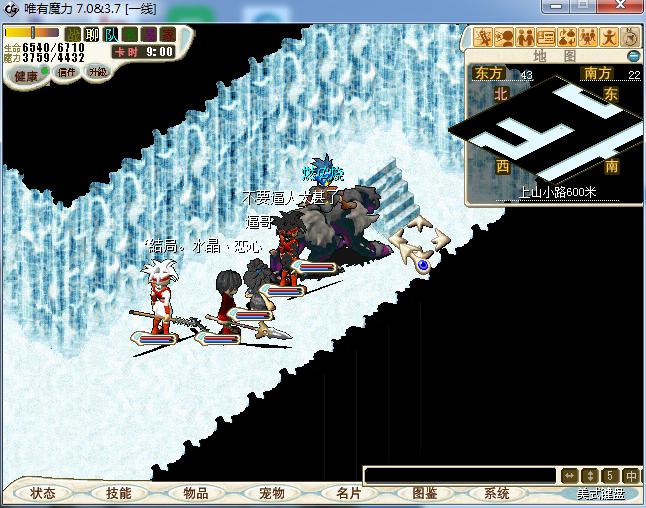Open the 图鉴 album menu
The image size is (646, 508).
point(424,493)
